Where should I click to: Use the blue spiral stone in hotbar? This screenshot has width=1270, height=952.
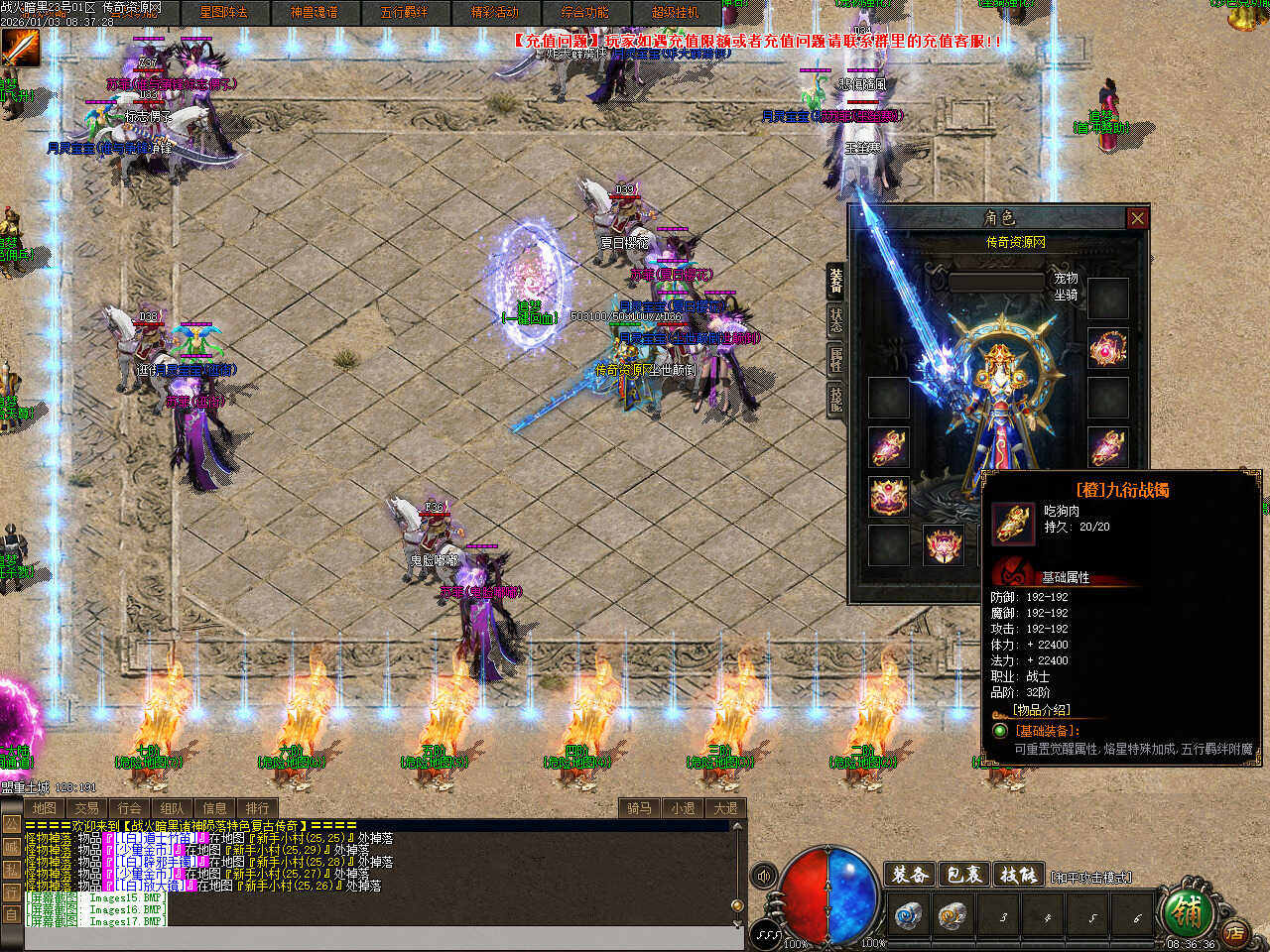[908, 915]
